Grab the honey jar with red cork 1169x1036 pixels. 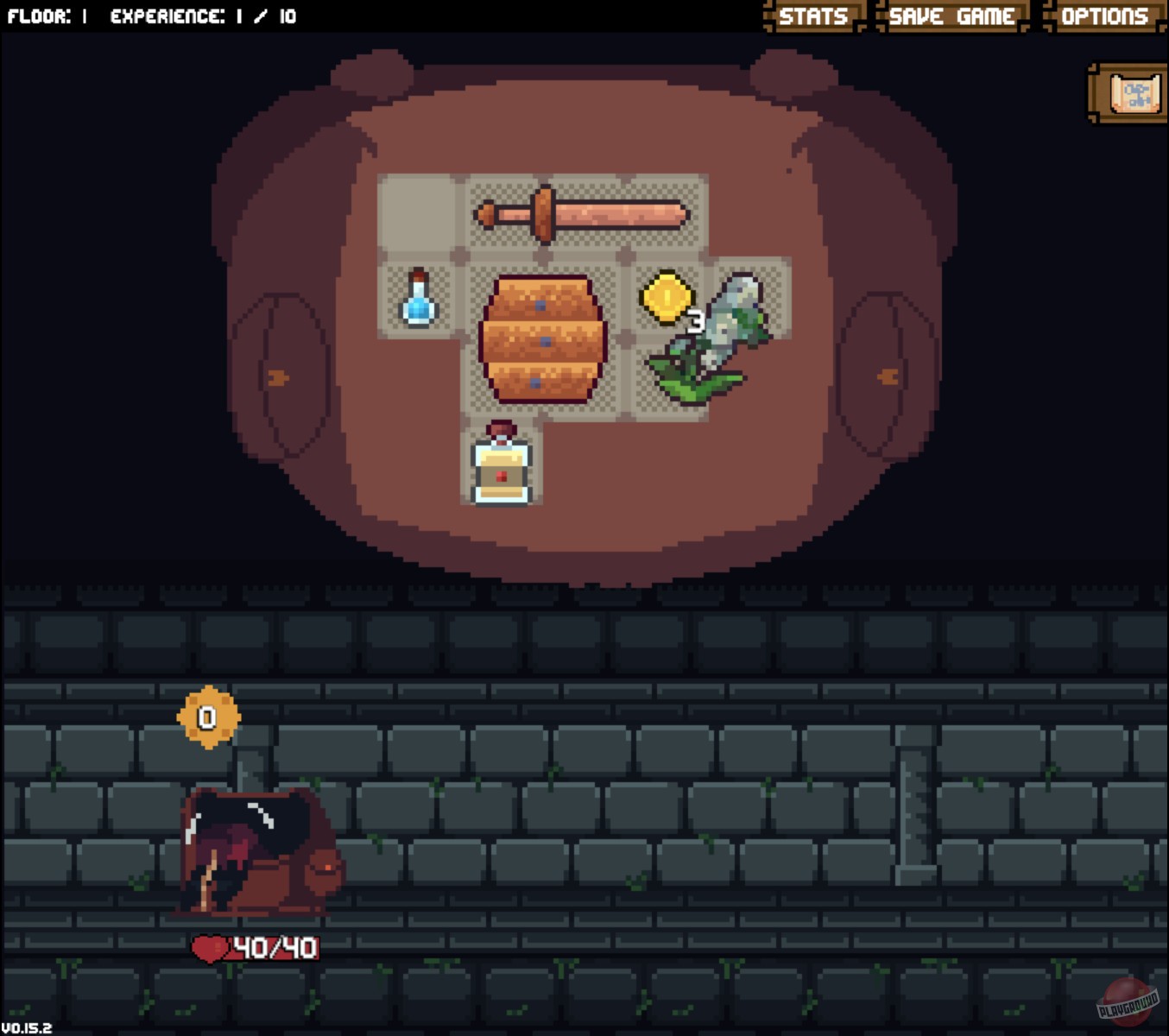[x=501, y=466]
